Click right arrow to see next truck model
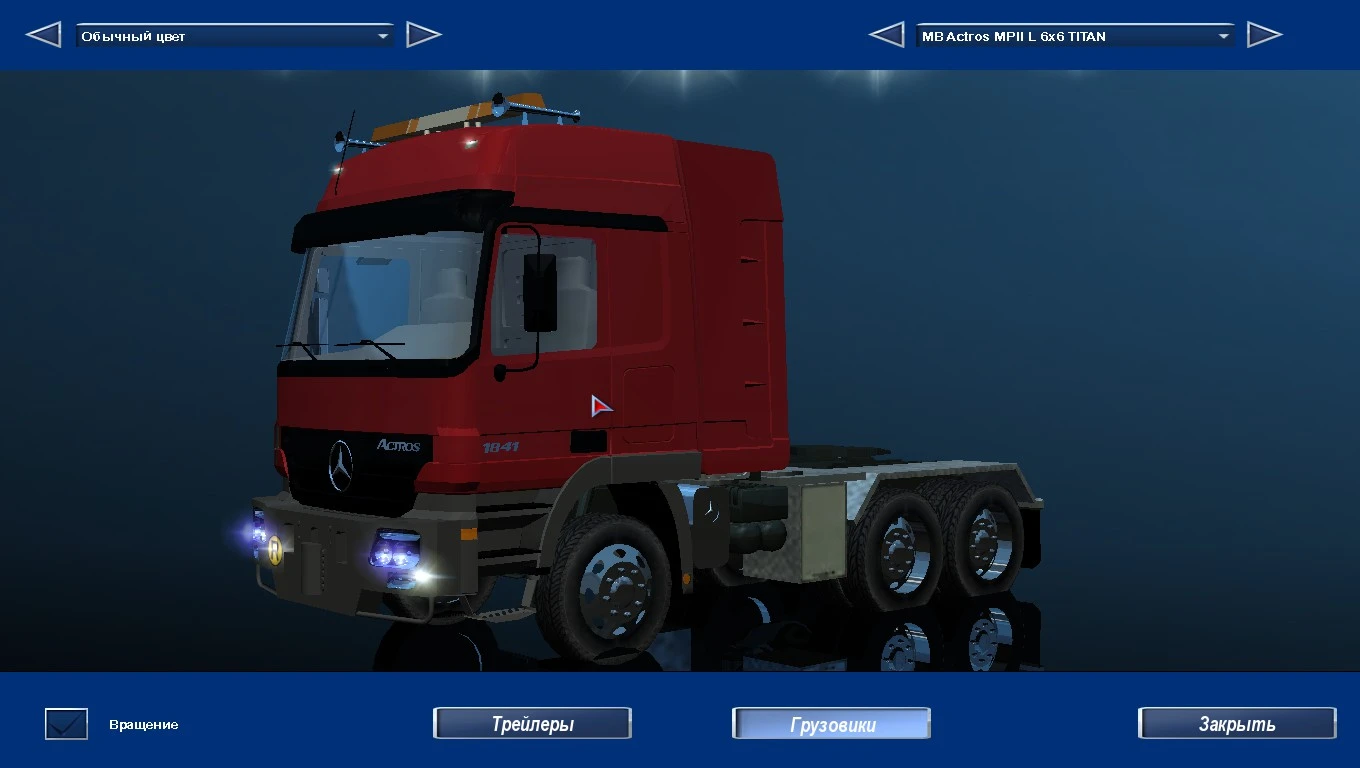This screenshot has height=768, width=1360. (x=1266, y=34)
